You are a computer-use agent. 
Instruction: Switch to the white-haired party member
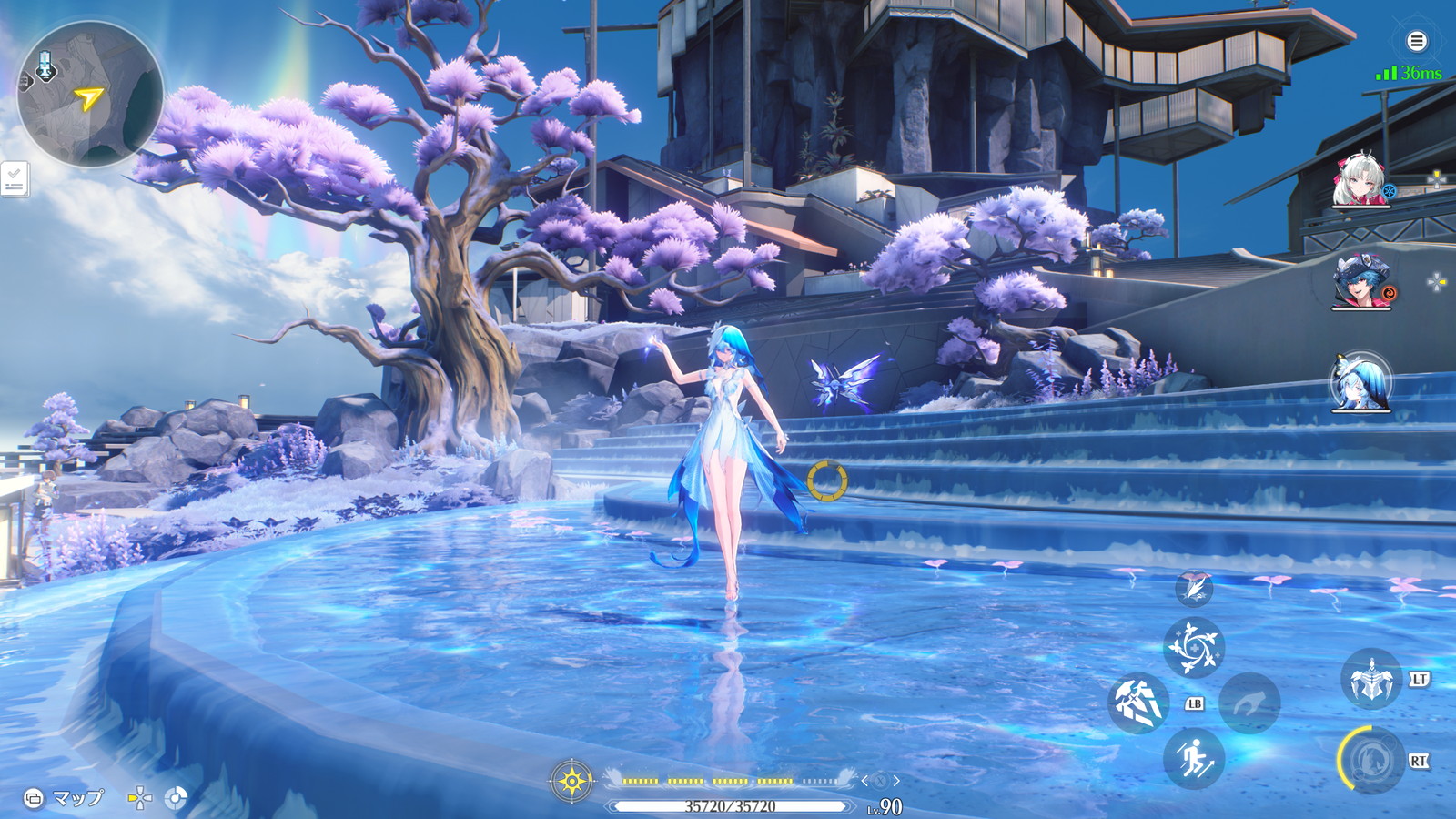click(x=1360, y=181)
